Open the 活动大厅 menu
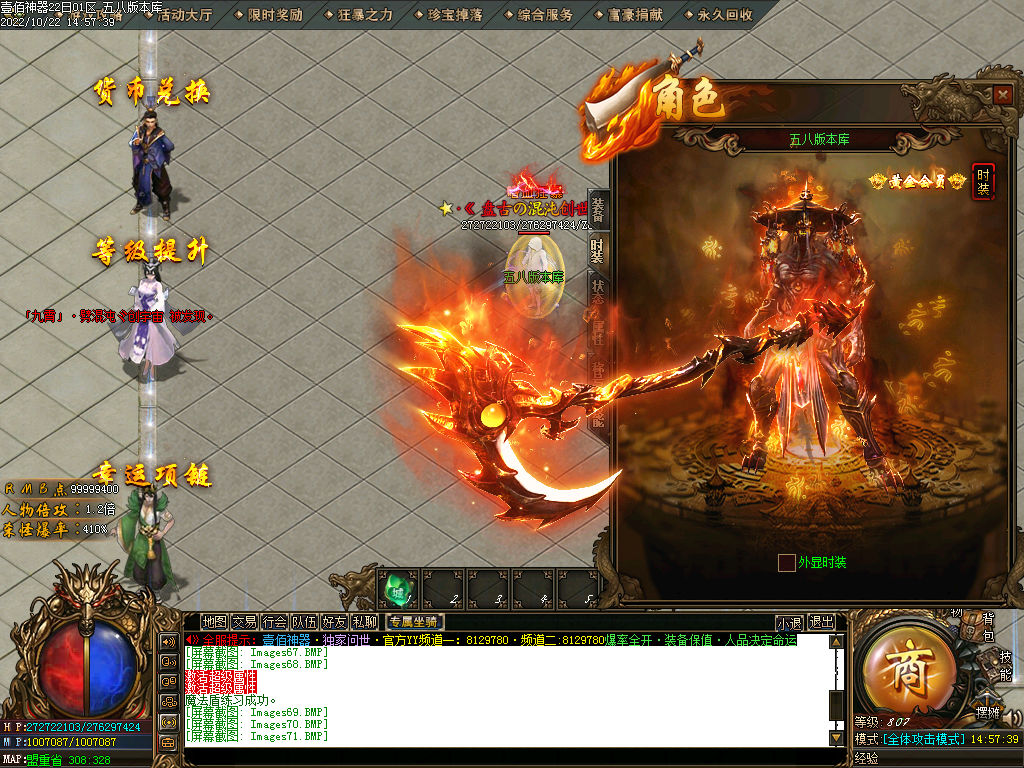Screen dimensions: 1024x768 tap(185, 15)
